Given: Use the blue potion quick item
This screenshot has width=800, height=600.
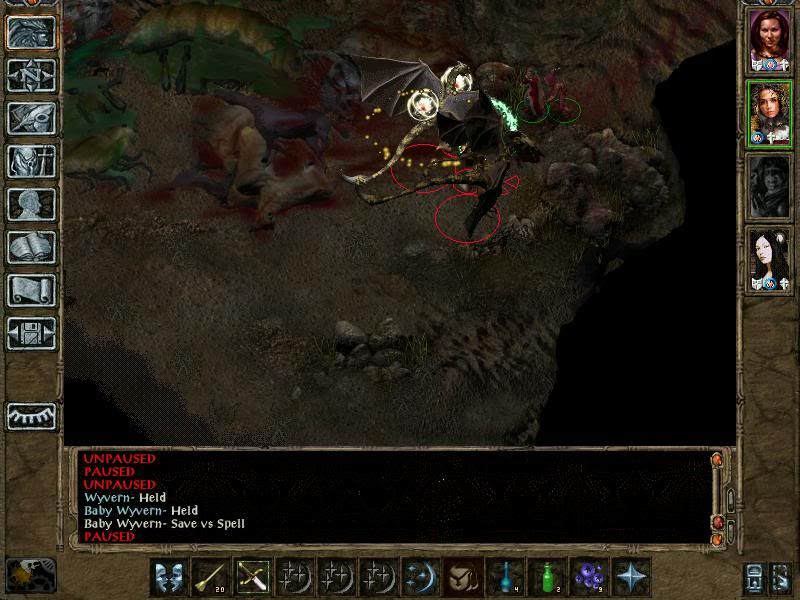Looking at the screenshot, I should (x=504, y=576).
